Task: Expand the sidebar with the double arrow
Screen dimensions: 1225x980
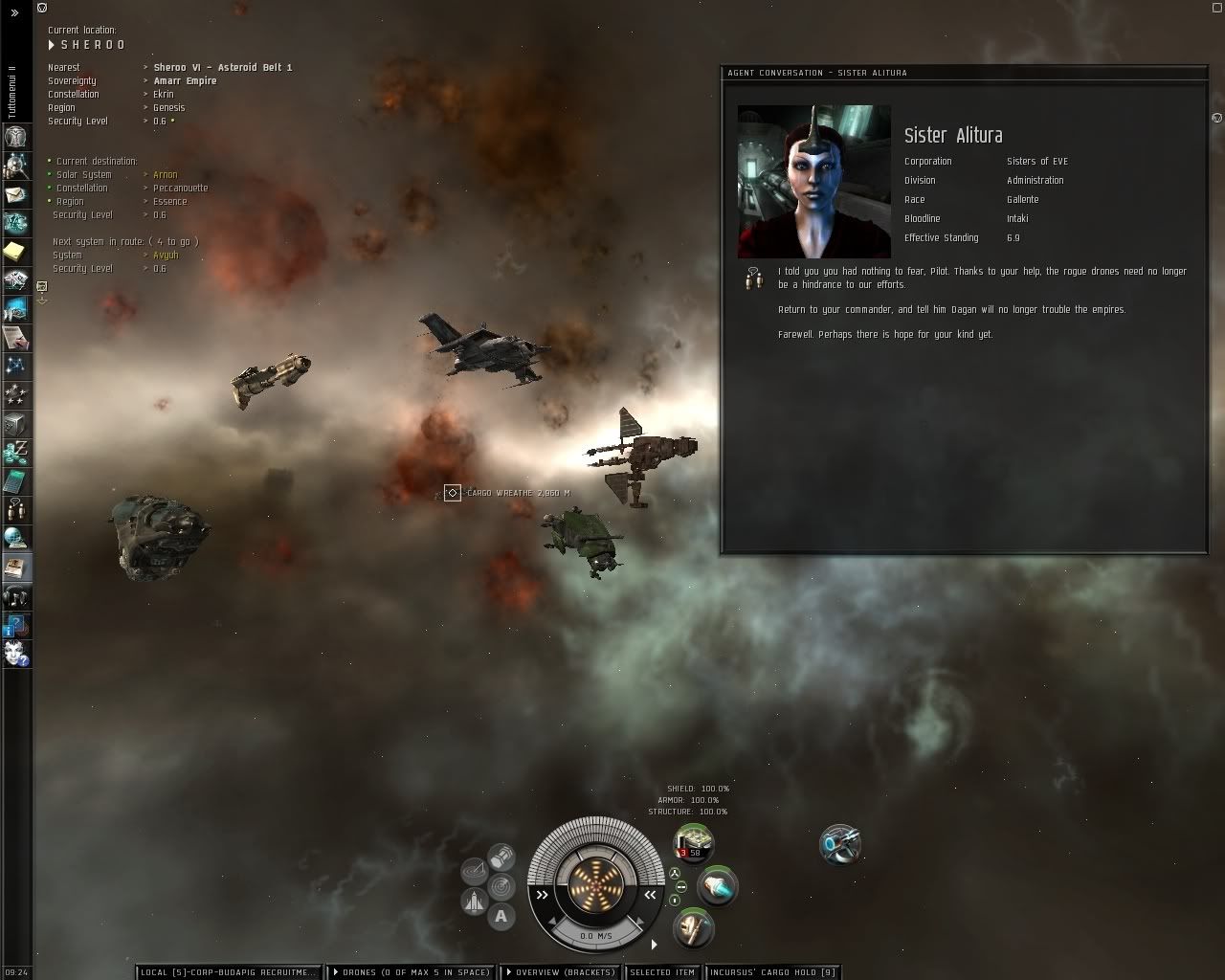Action: click(14, 13)
